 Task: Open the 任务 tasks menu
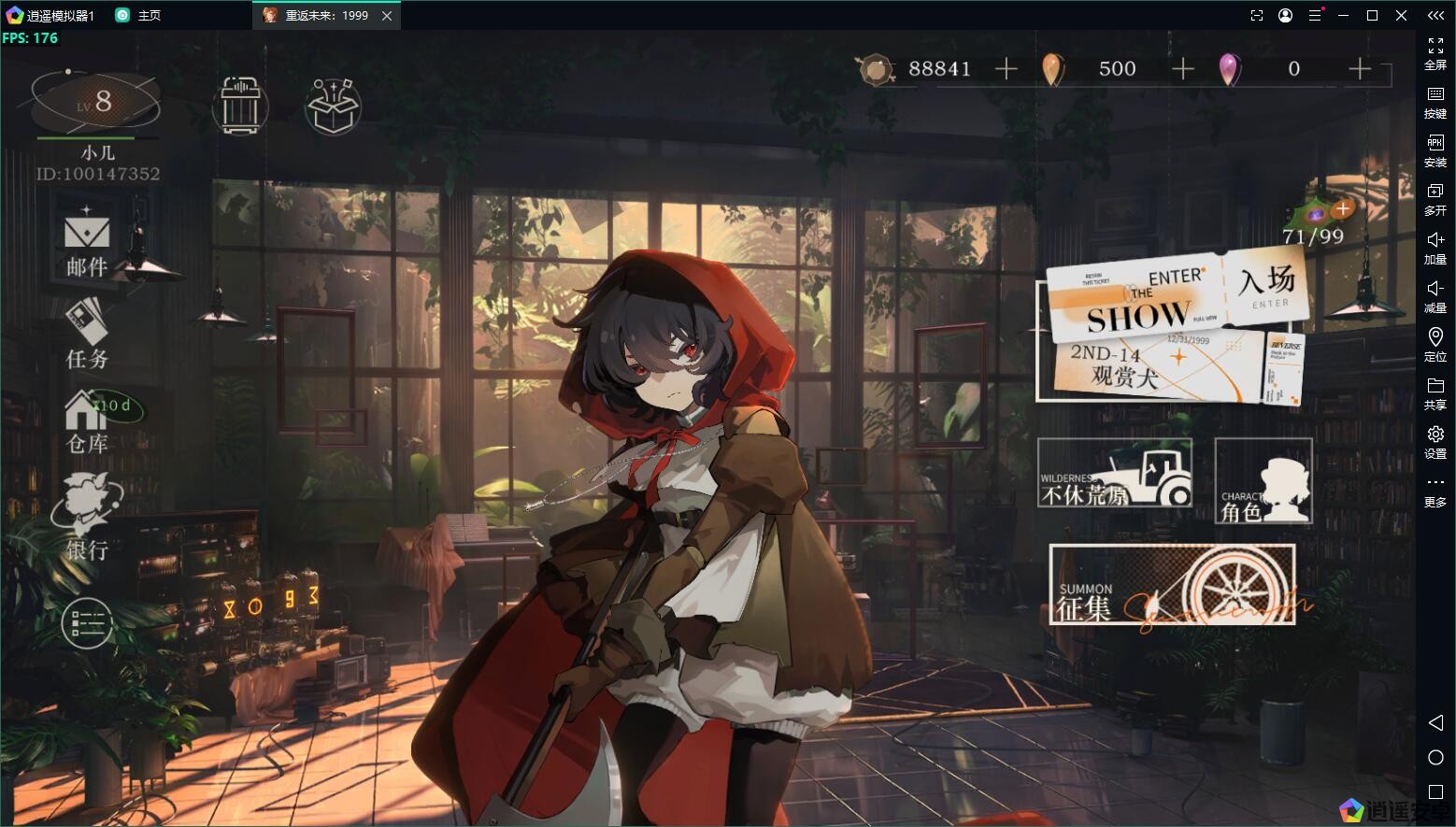87,334
